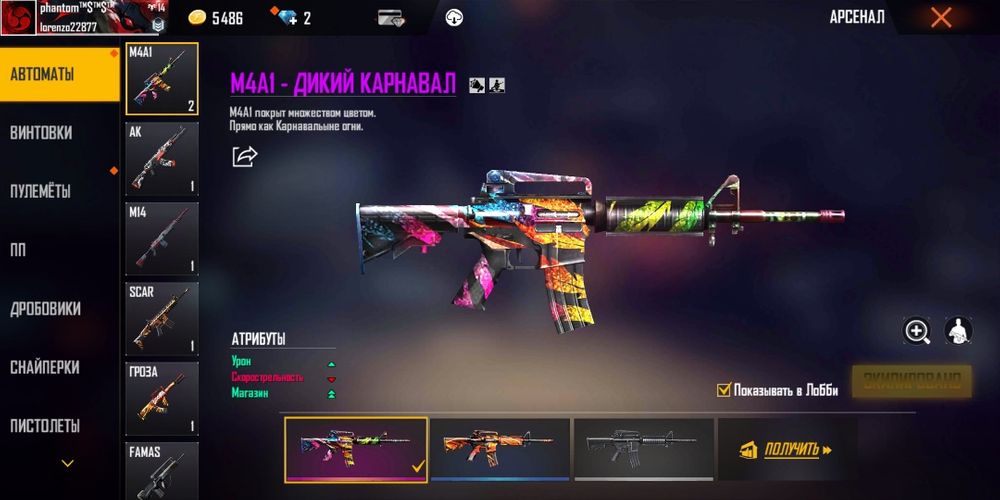Image resolution: width=1000 pixels, height=500 pixels.
Task: Toggle the Показывать в Лобби checkbox
Action: click(724, 390)
